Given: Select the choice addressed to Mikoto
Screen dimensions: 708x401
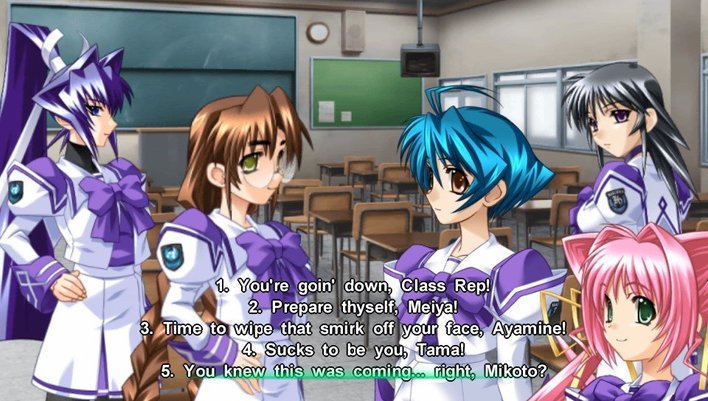Looking at the screenshot, I should click(354, 371).
